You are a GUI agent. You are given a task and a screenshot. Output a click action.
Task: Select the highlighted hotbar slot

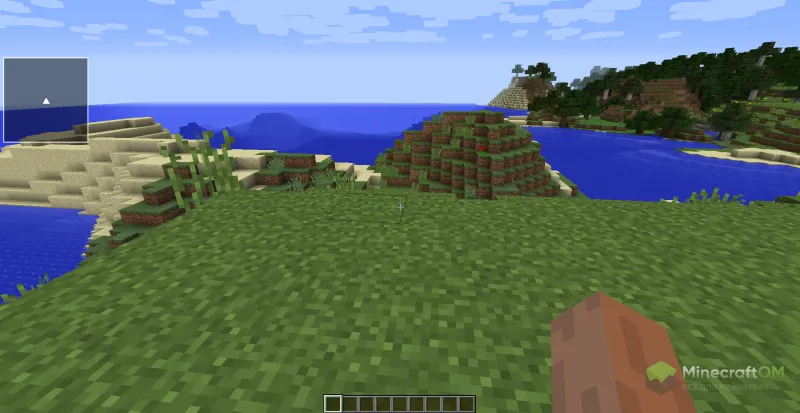point(333,403)
